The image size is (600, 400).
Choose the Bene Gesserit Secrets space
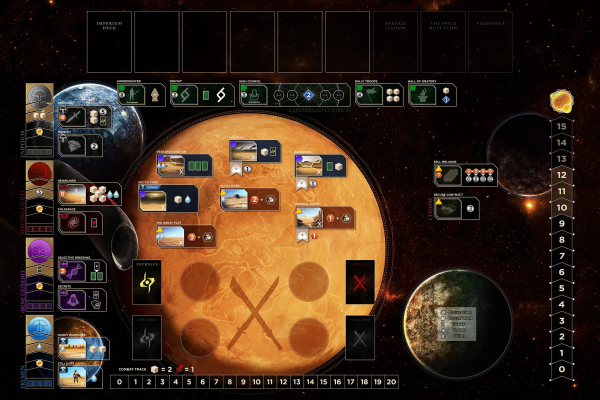coord(82,297)
